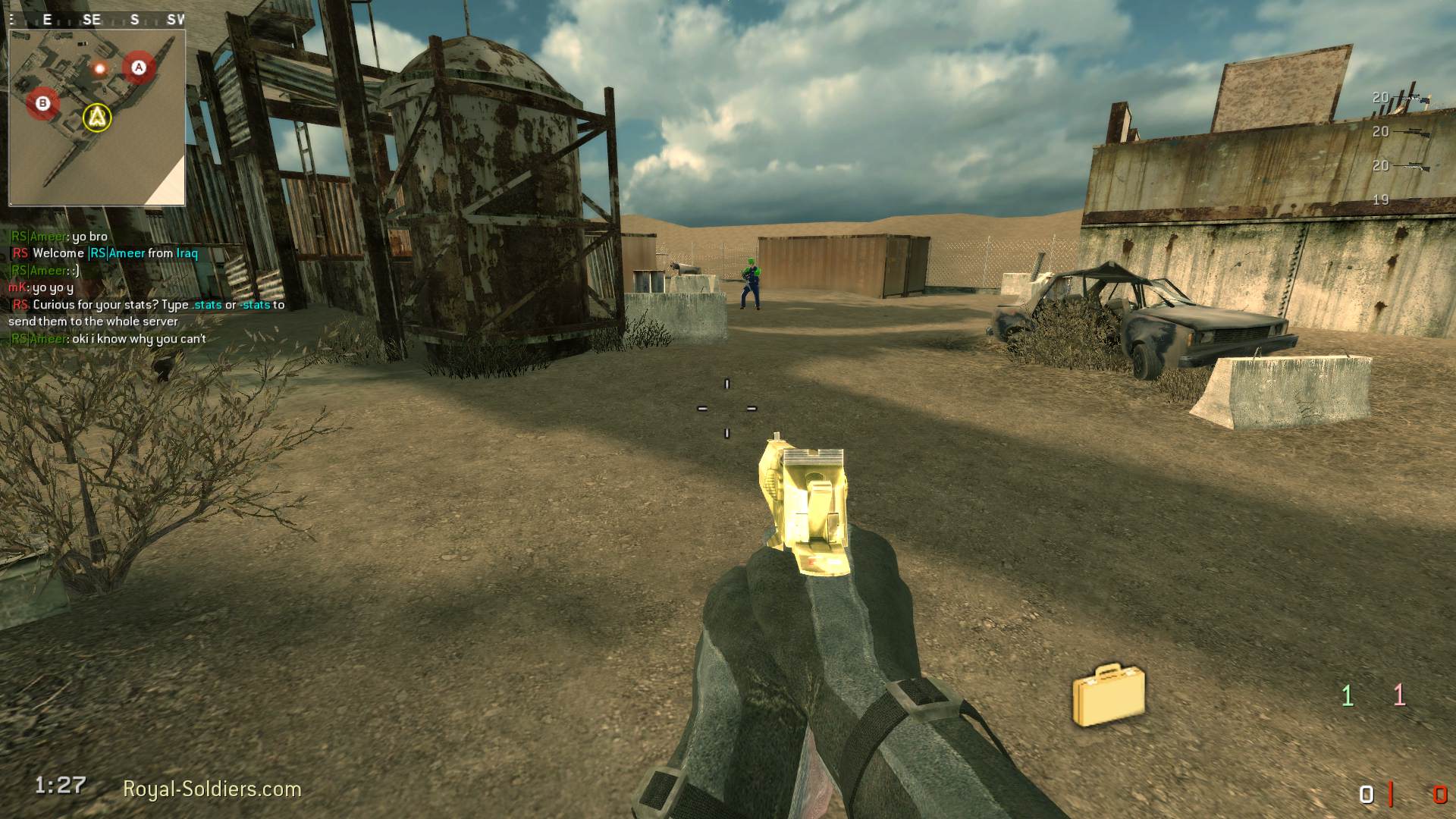Click the Royal-Soldiers.com link at the bottom

click(x=212, y=789)
